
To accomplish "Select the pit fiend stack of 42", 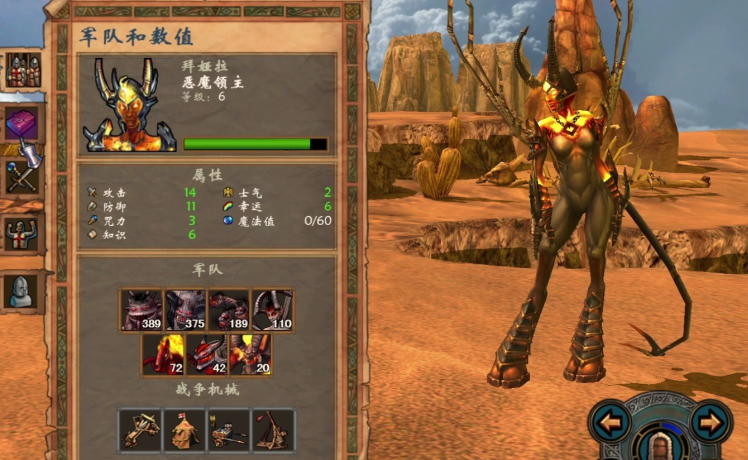I will pyautogui.click(x=207, y=354).
